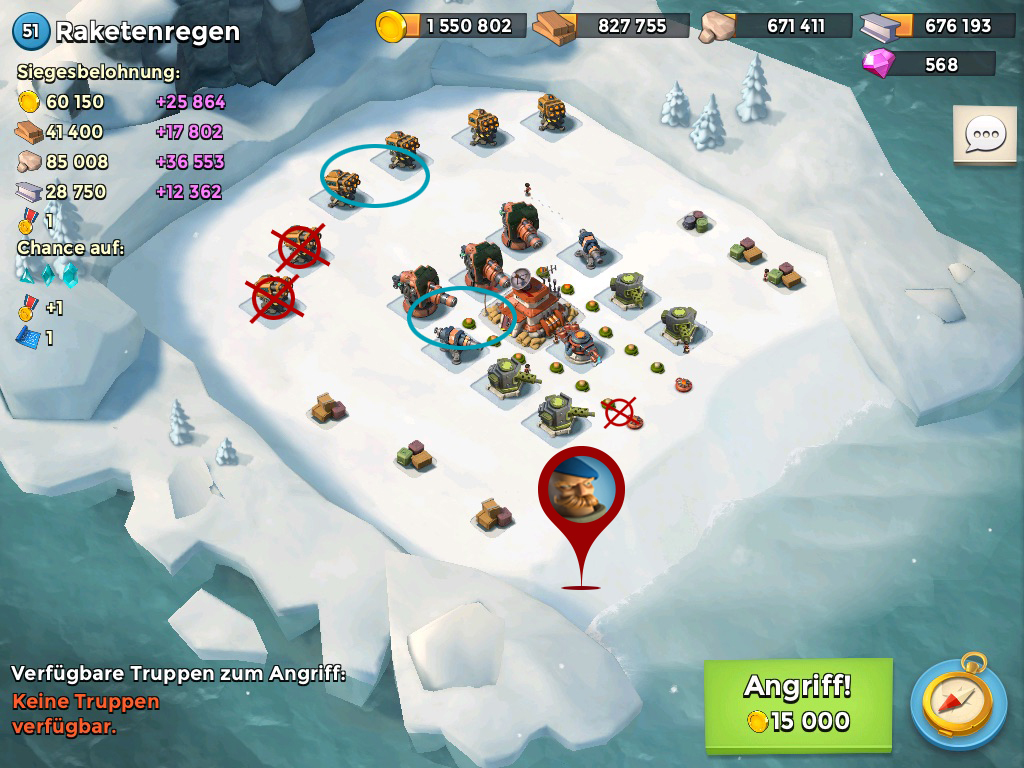Start the attack with the Angriff! button
This screenshot has width=1024, height=768.
point(797,704)
